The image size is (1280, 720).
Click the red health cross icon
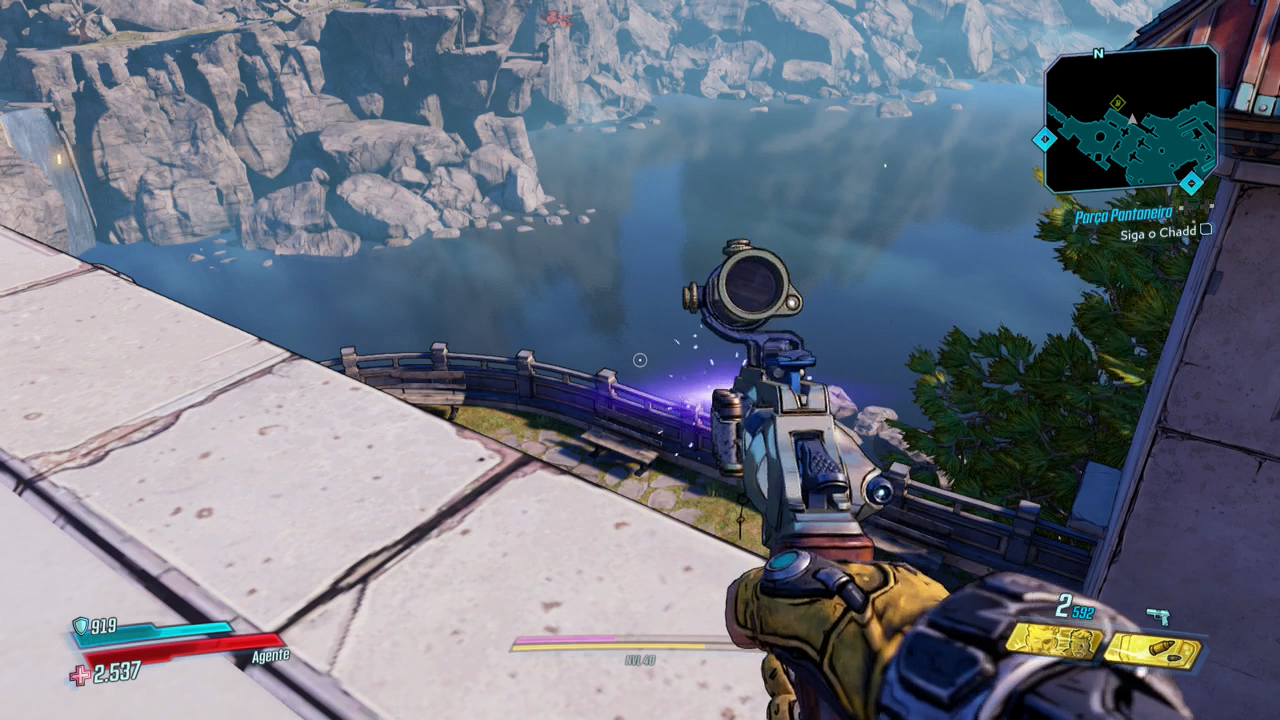pyautogui.click(x=79, y=675)
